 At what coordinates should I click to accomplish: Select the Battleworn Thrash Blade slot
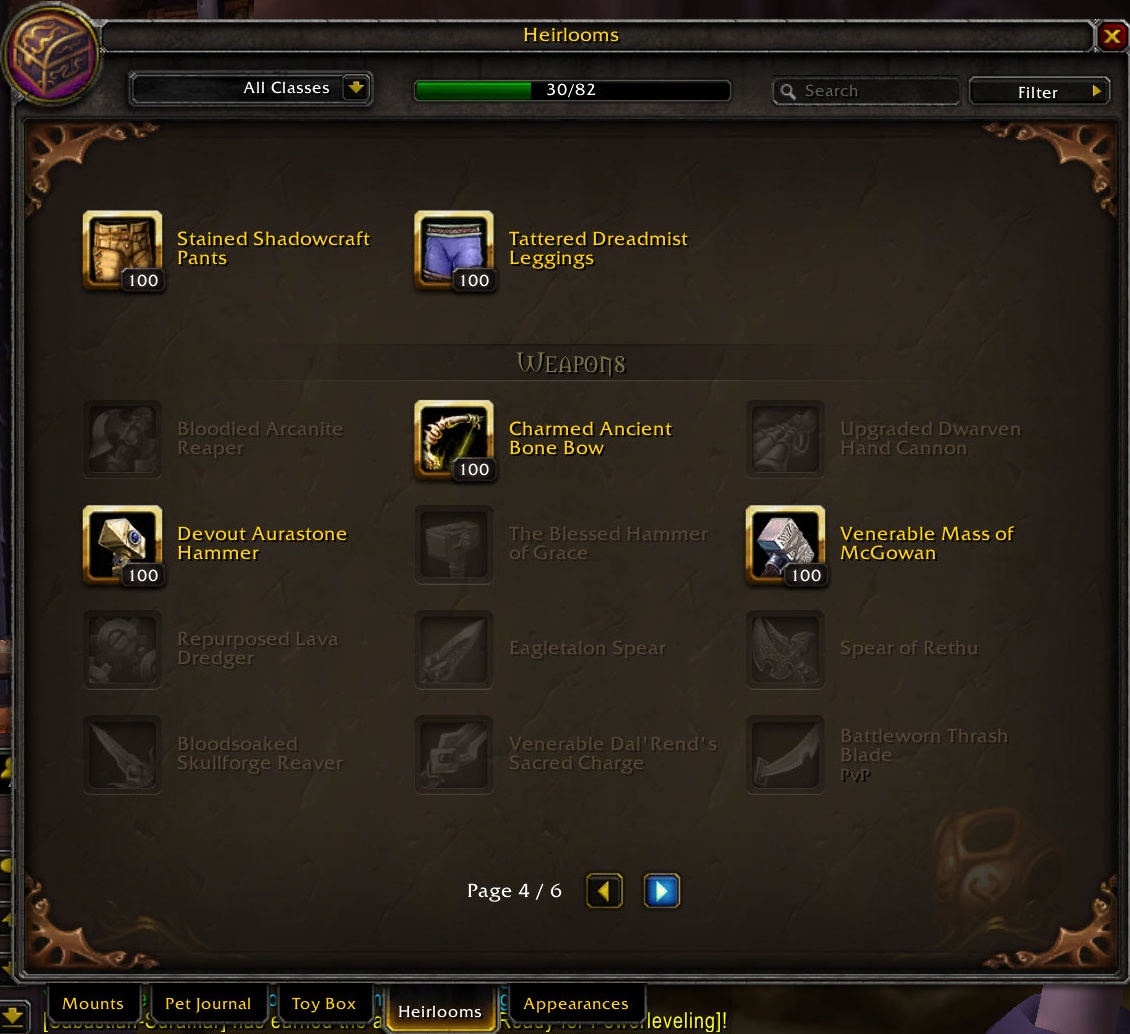click(x=785, y=755)
